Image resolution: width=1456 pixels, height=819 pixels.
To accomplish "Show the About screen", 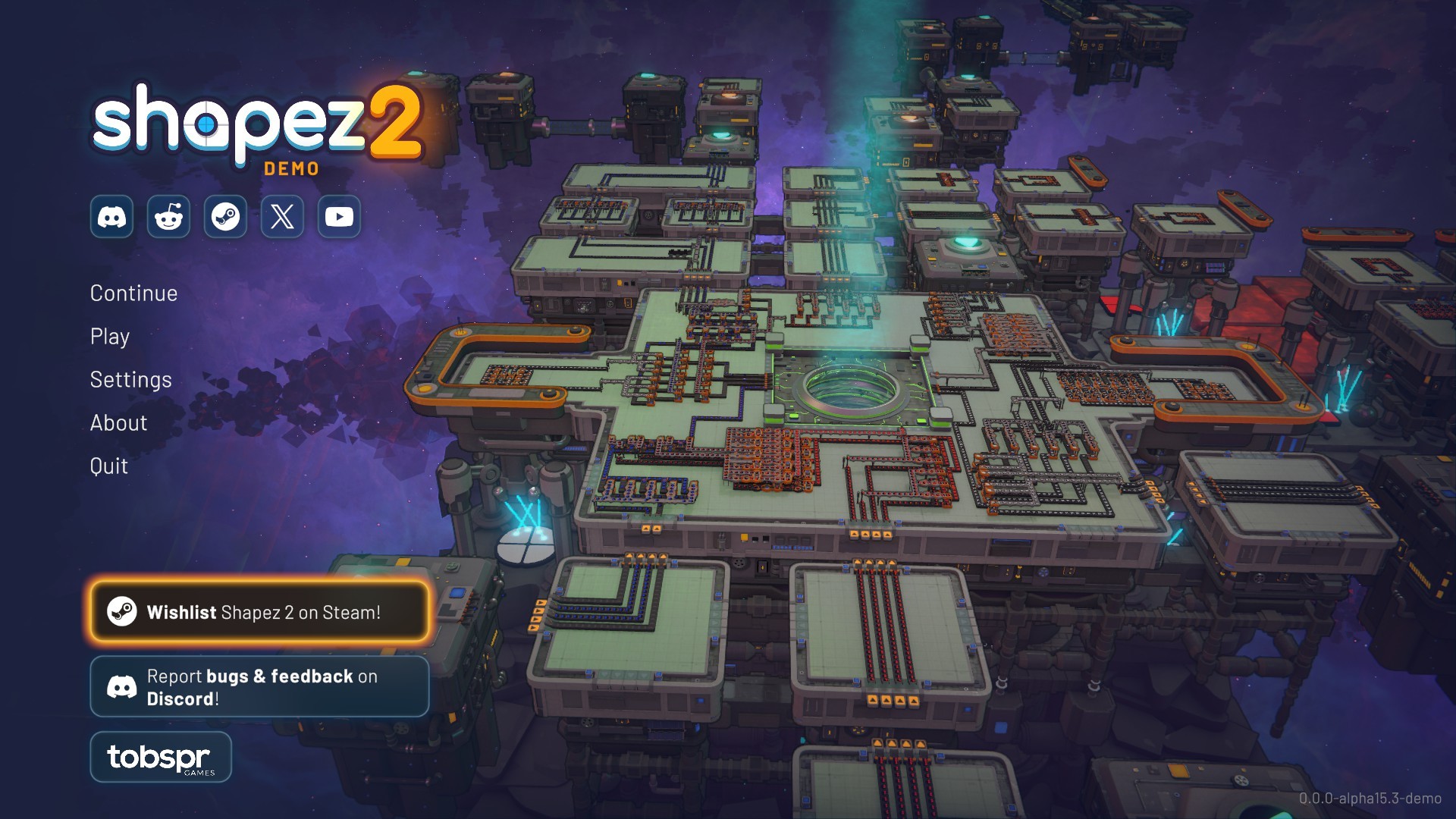I will click(118, 423).
